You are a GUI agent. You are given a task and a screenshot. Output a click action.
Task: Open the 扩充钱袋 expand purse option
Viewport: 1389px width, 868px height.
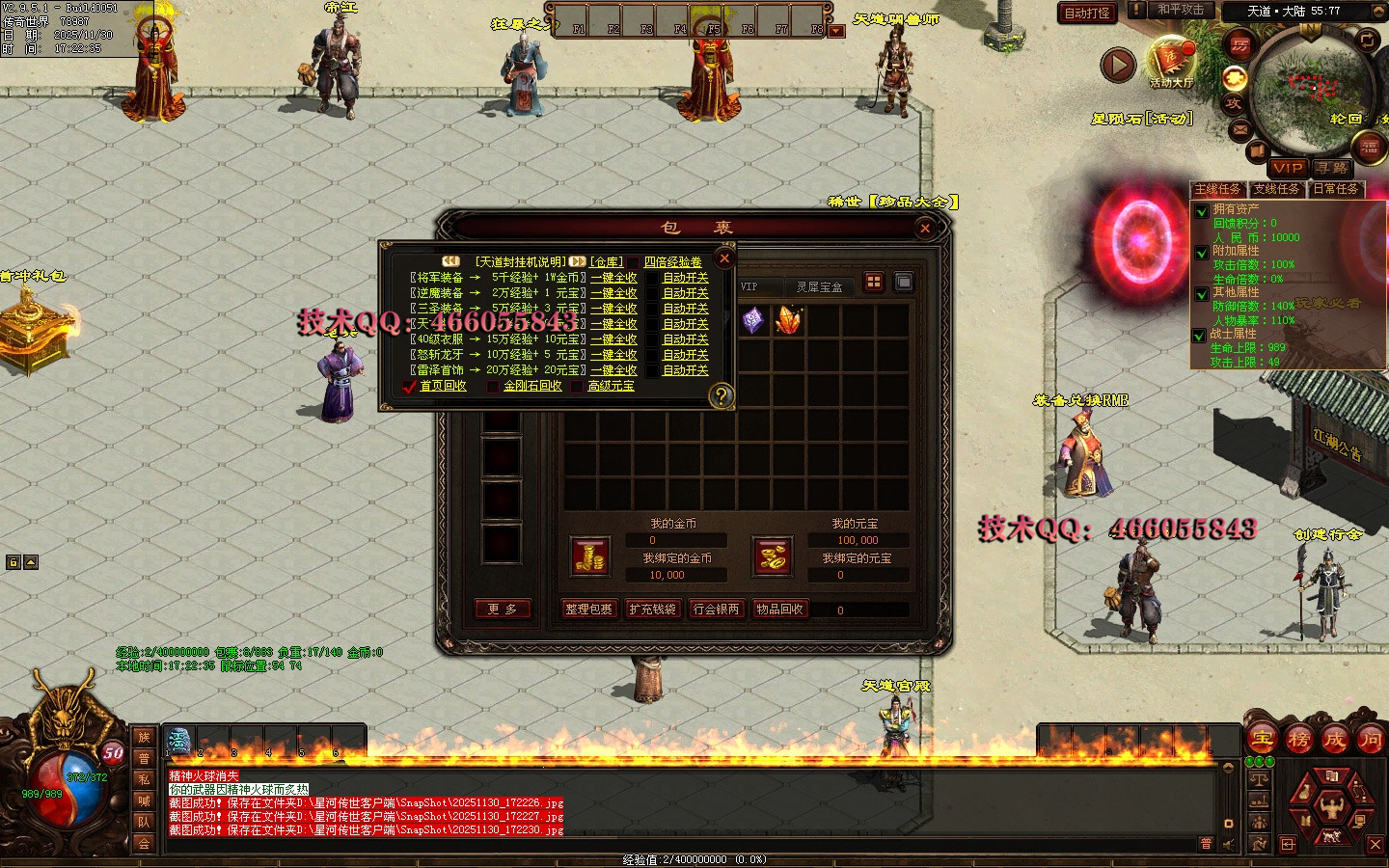pyautogui.click(x=653, y=609)
